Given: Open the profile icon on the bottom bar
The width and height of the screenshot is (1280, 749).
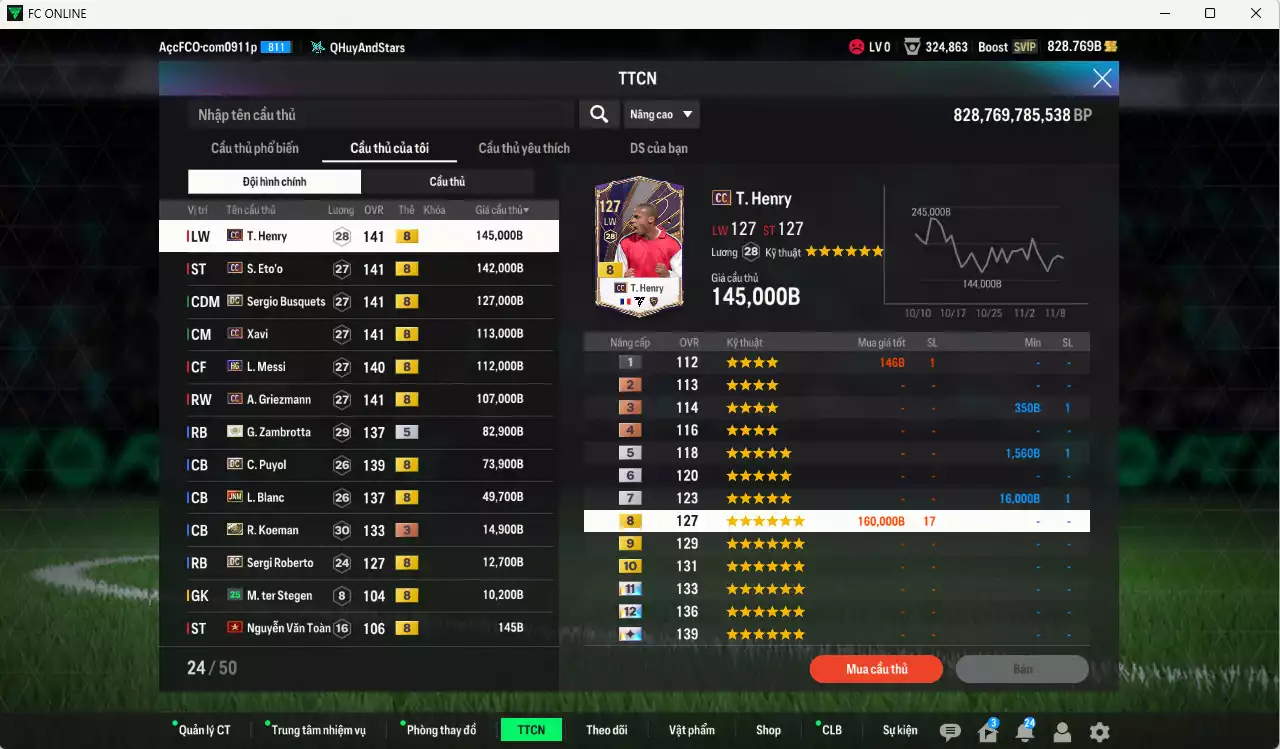Looking at the screenshot, I should [1063, 733].
